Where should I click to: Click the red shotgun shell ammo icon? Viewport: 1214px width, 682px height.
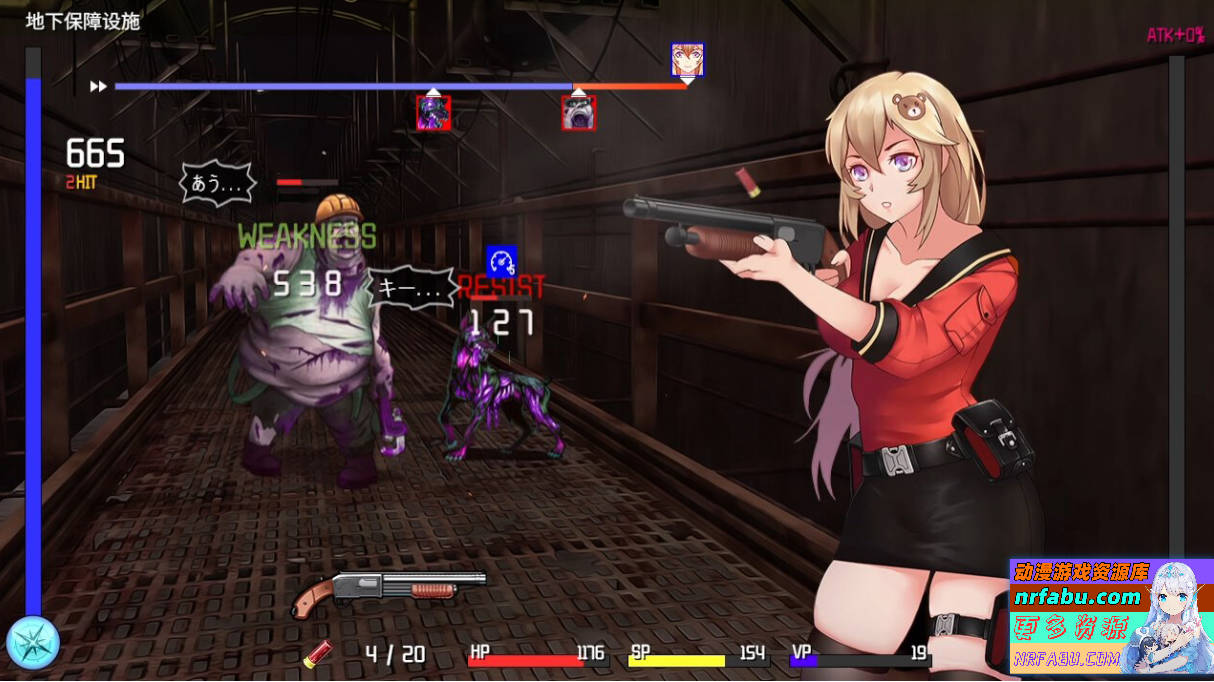click(x=318, y=654)
